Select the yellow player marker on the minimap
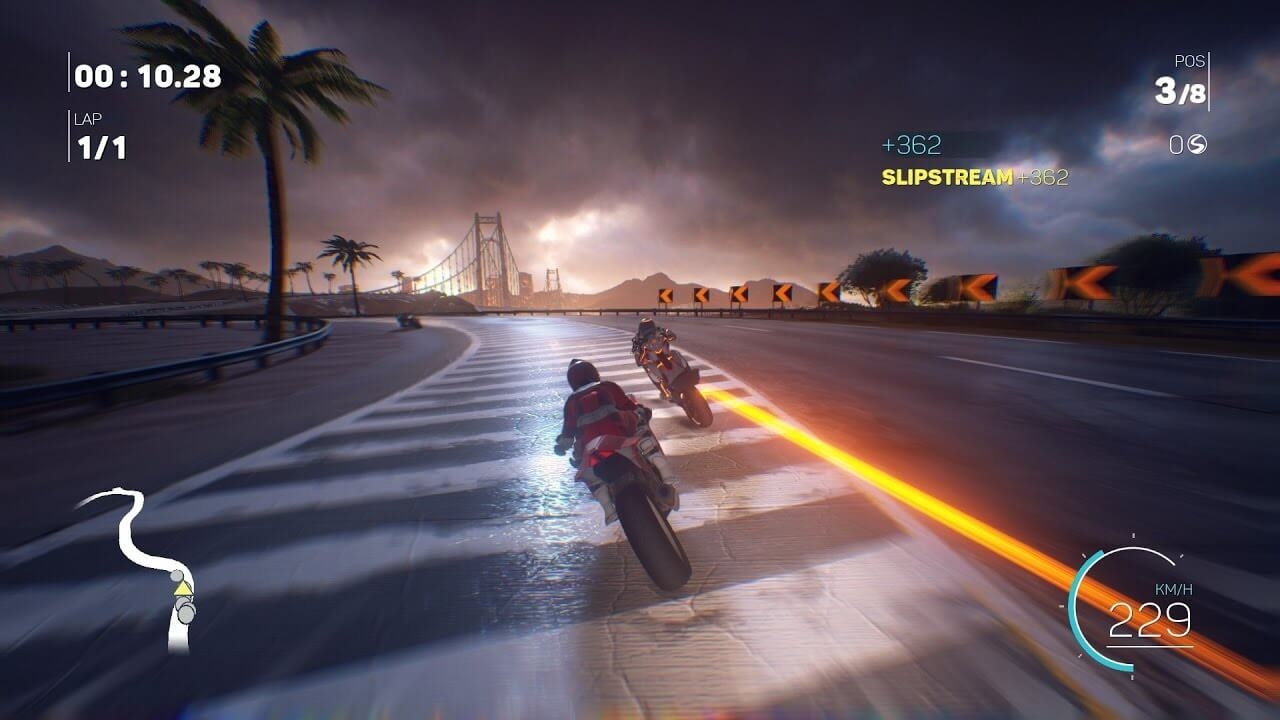Viewport: 1280px width, 720px height. pyautogui.click(x=183, y=589)
